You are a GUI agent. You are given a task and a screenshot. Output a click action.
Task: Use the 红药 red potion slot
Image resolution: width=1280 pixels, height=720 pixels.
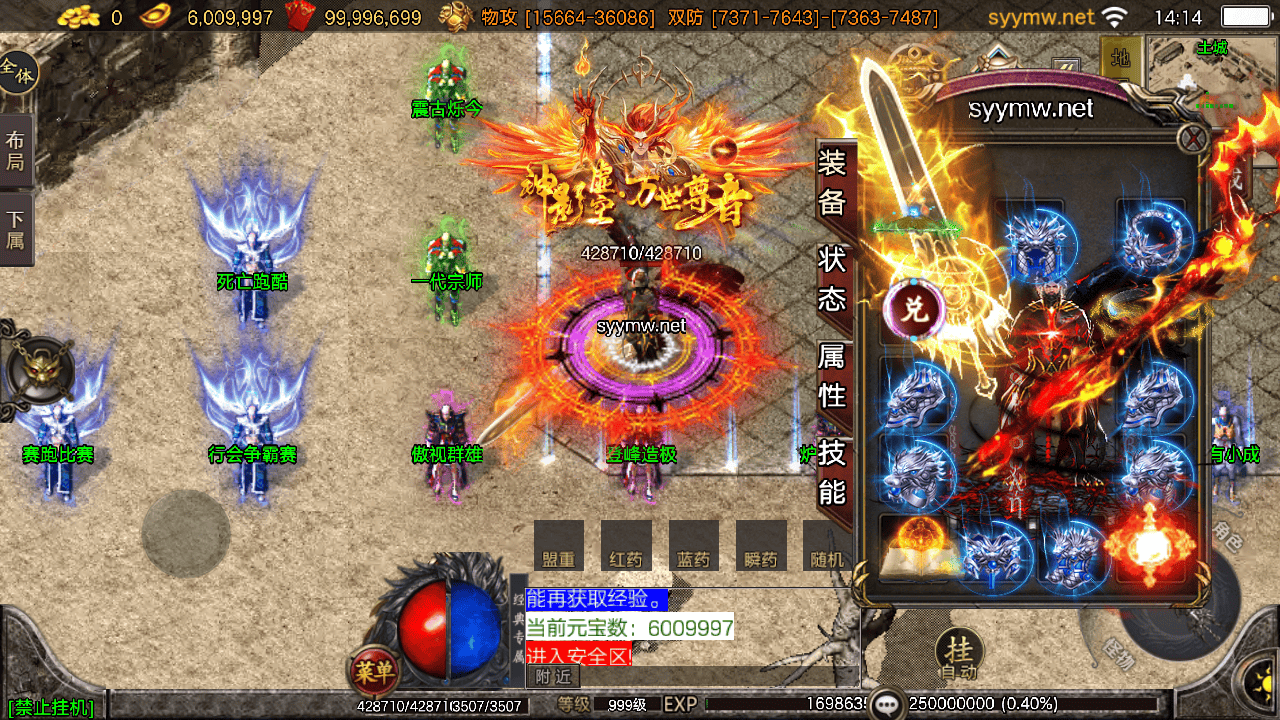[626, 547]
